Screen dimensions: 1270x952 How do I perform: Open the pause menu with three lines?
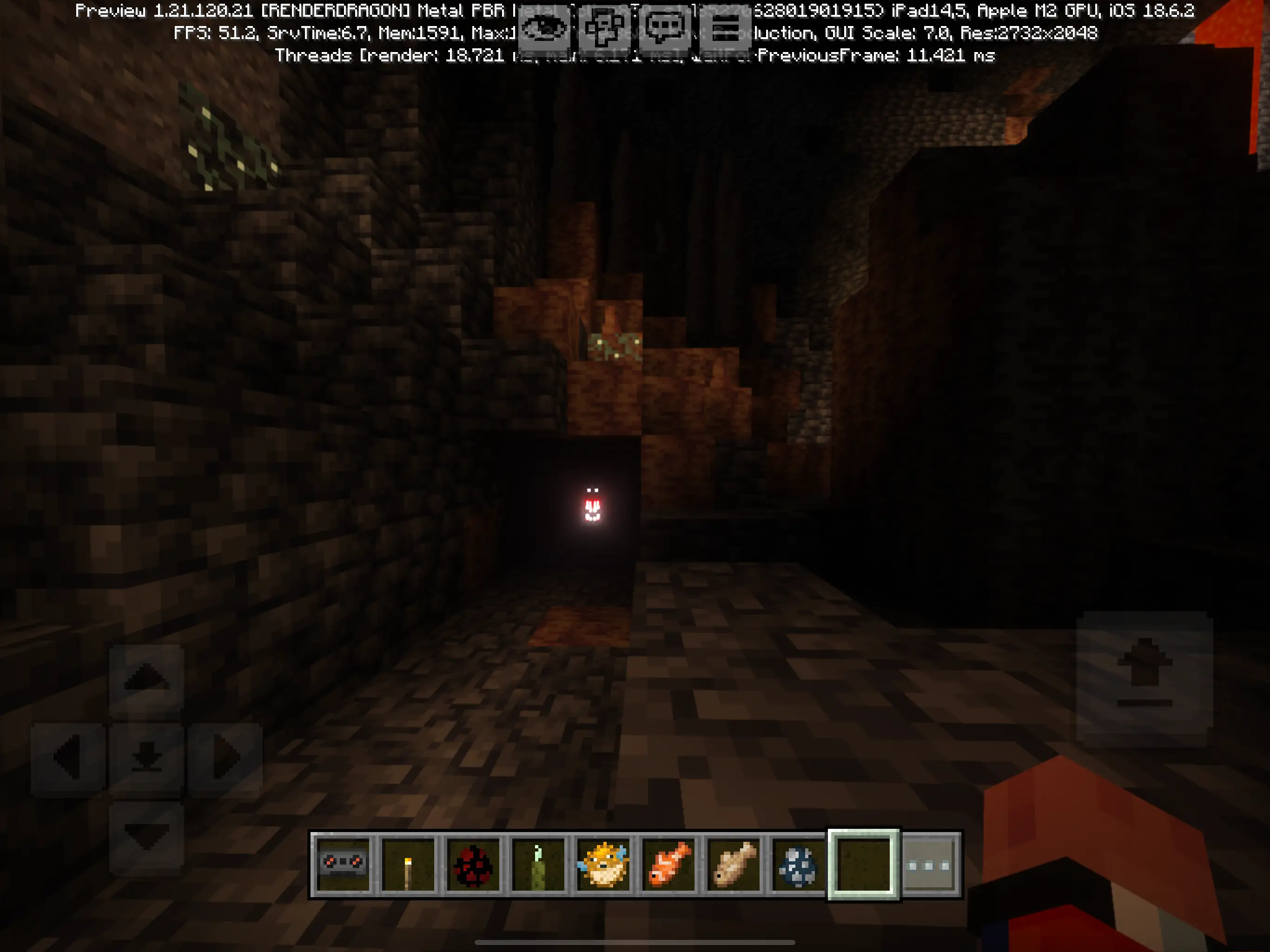click(726, 27)
